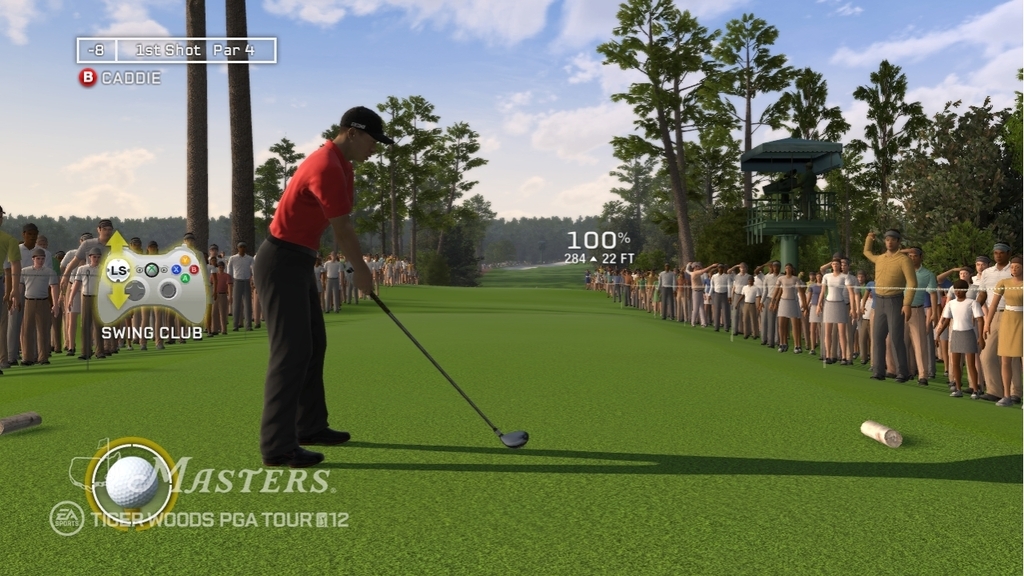Select the golf ball lie indicator icon
Viewport: 1024px width, 576px height.
(132, 482)
